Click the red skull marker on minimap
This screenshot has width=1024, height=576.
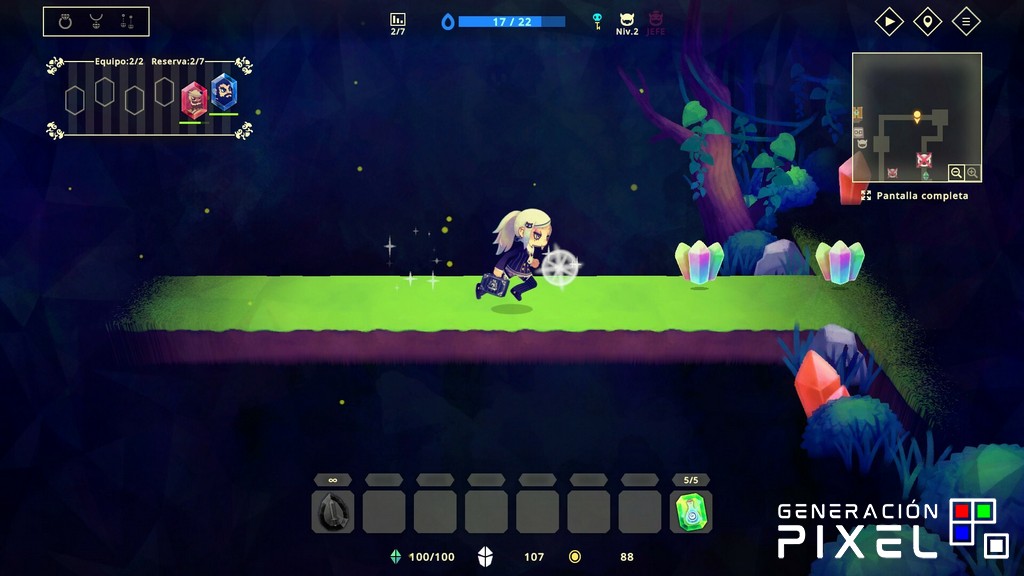(x=924, y=159)
